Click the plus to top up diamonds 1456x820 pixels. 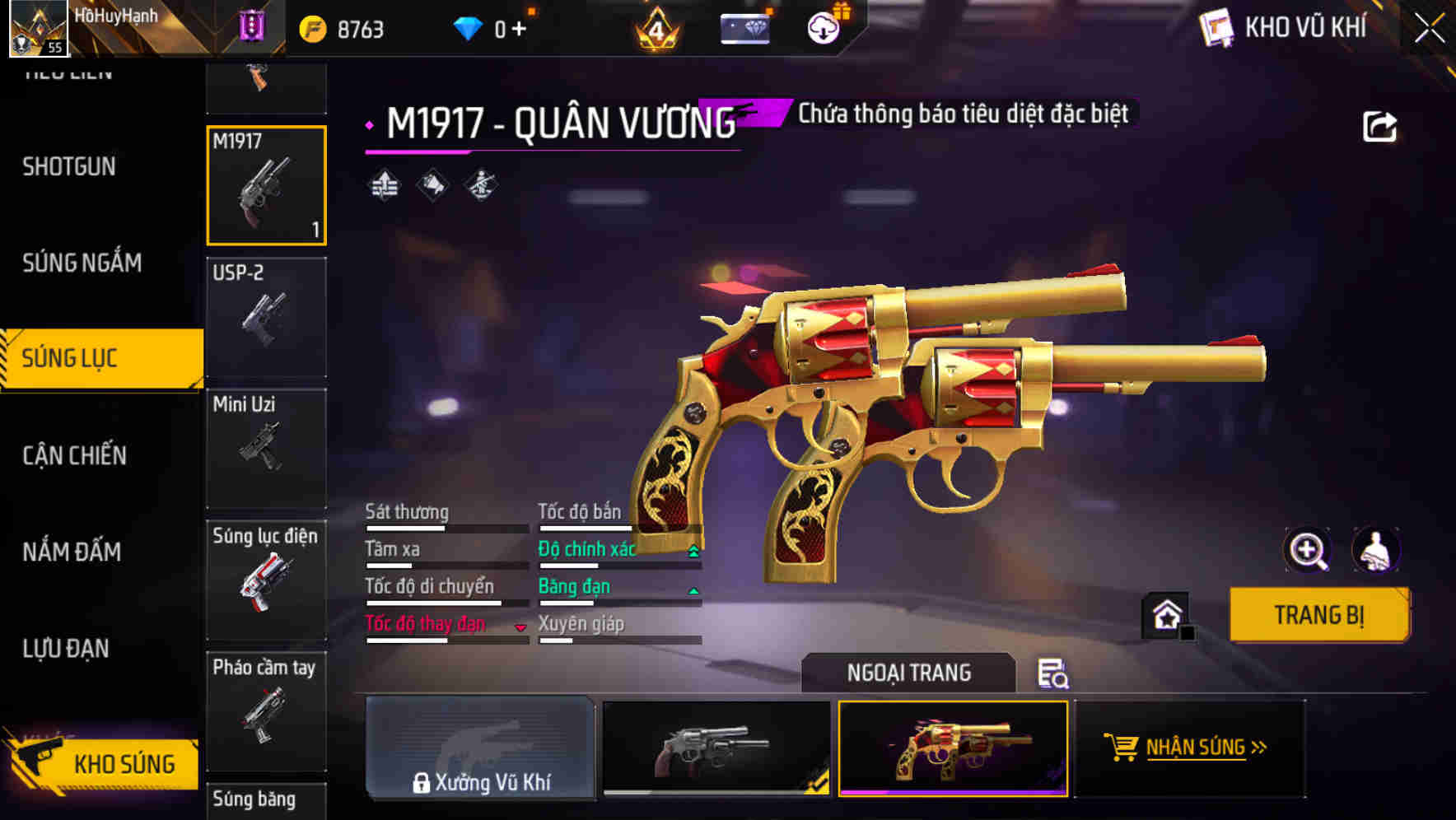(520, 27)
